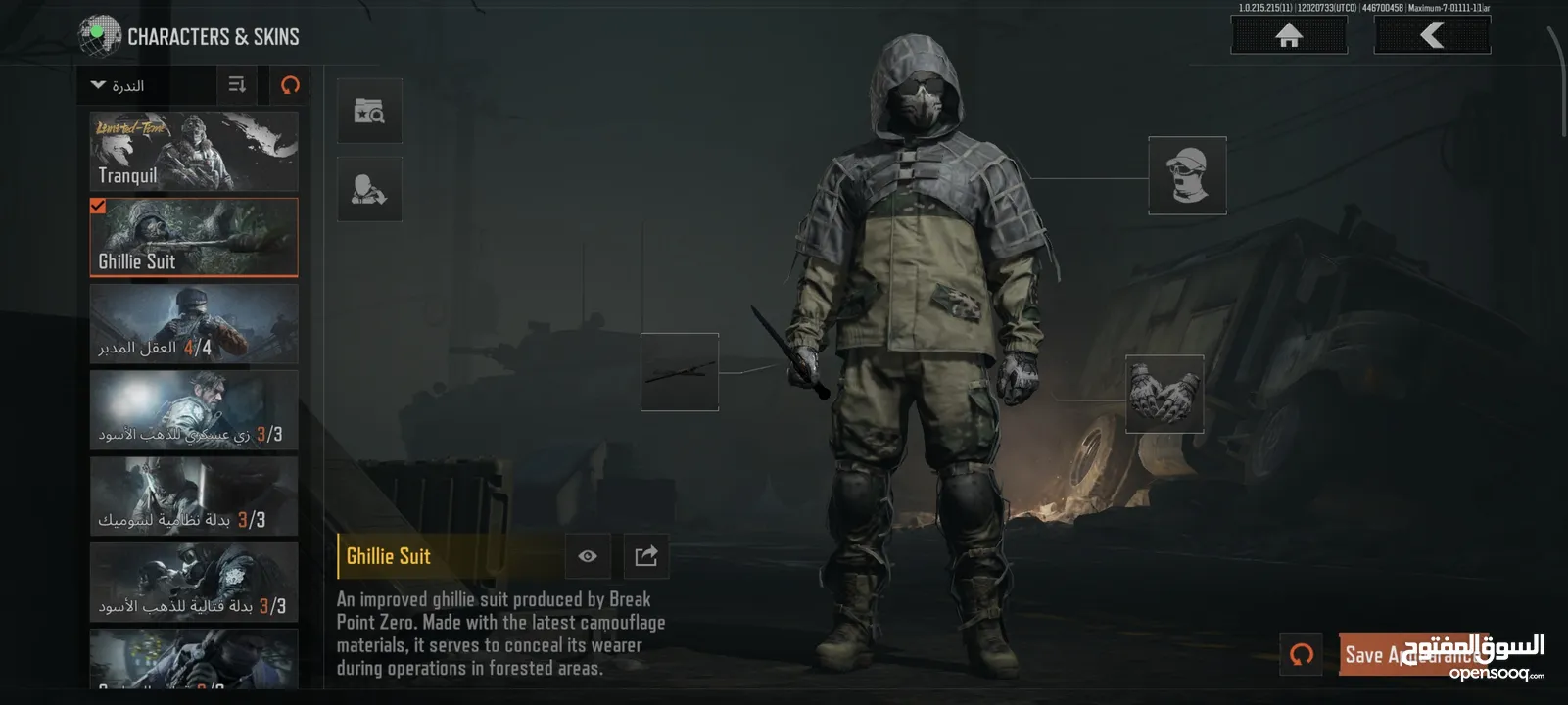Toggle the sort order icon
This screenshot has width=1568, height=705.
237,85
